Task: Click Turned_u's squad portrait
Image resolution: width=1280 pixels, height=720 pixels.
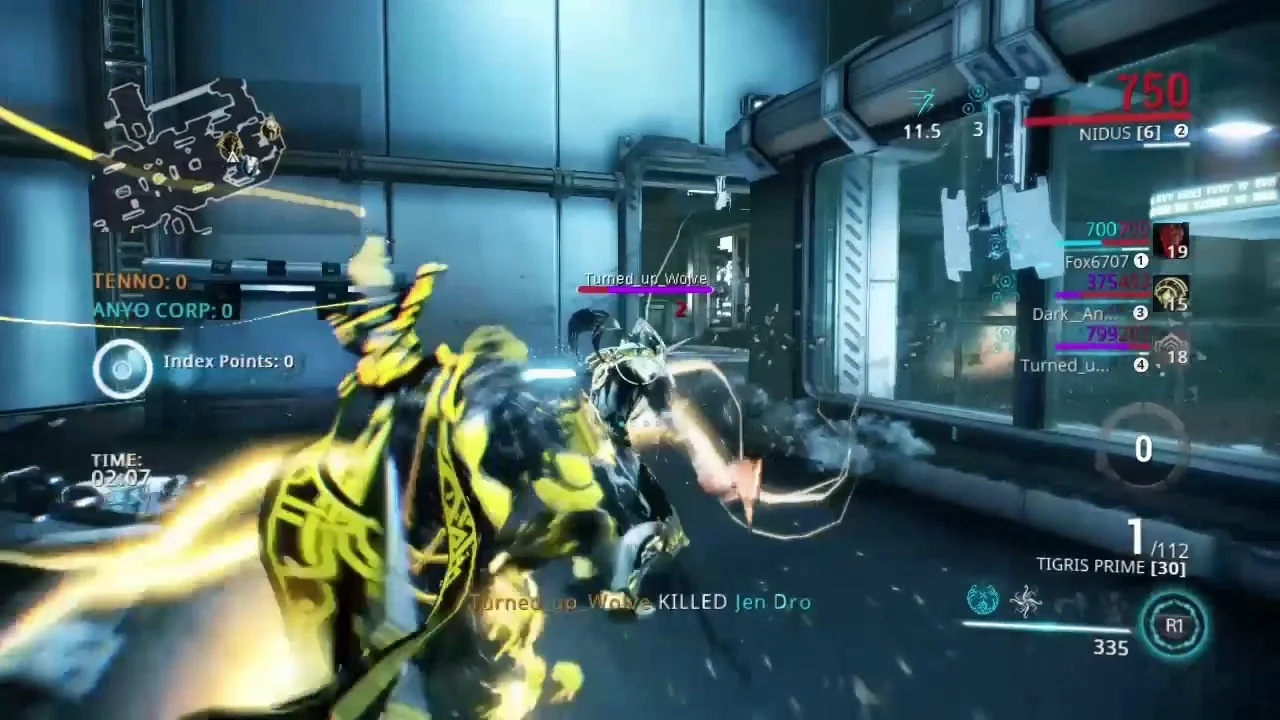Action: coord(1171,348)
